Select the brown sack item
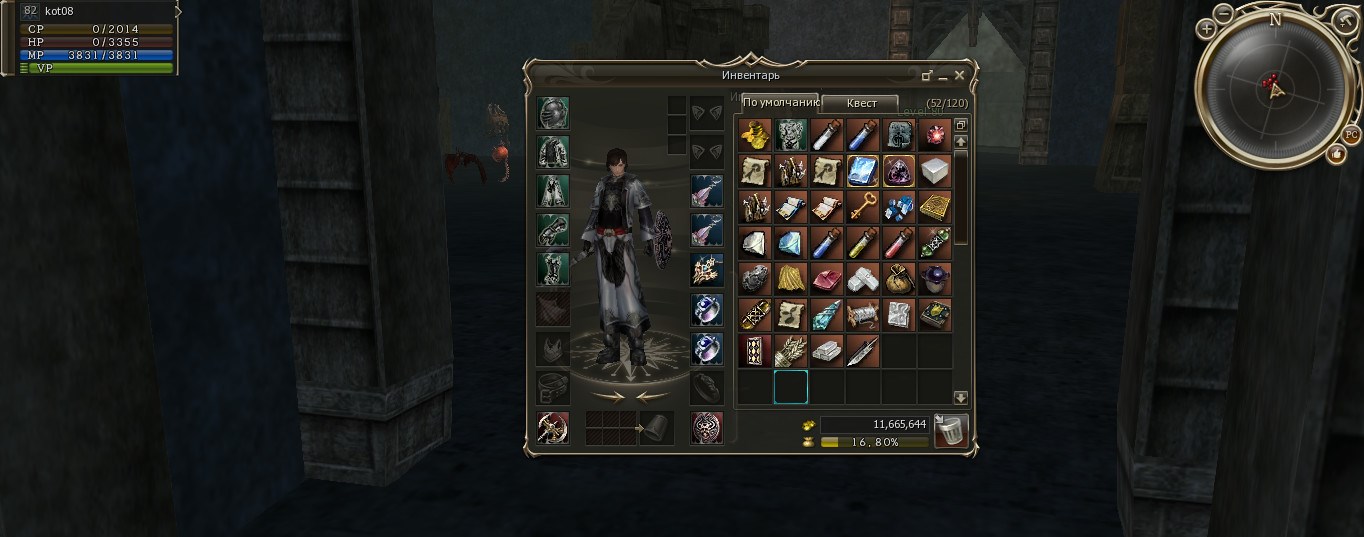The width and height of the screenshot is (1364, 537). 899,280
